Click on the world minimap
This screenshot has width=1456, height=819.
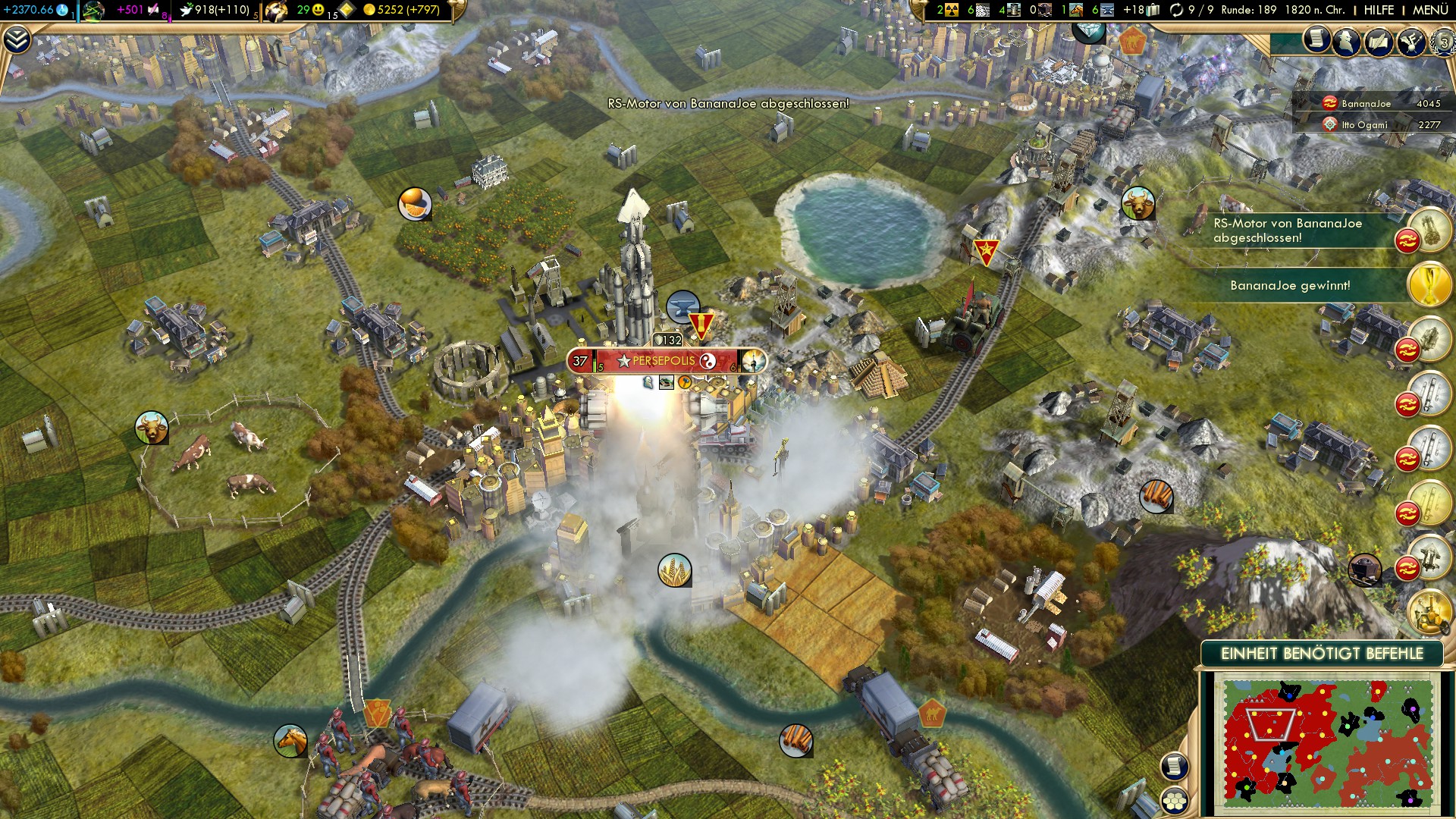point(1326,743)
